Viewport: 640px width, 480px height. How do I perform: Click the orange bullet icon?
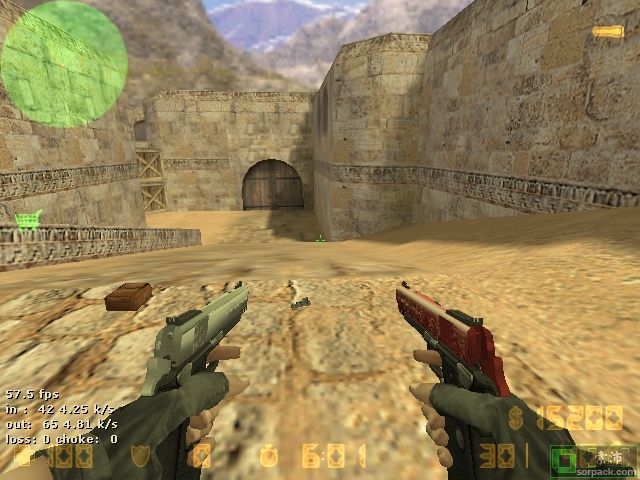click(607, 32)
